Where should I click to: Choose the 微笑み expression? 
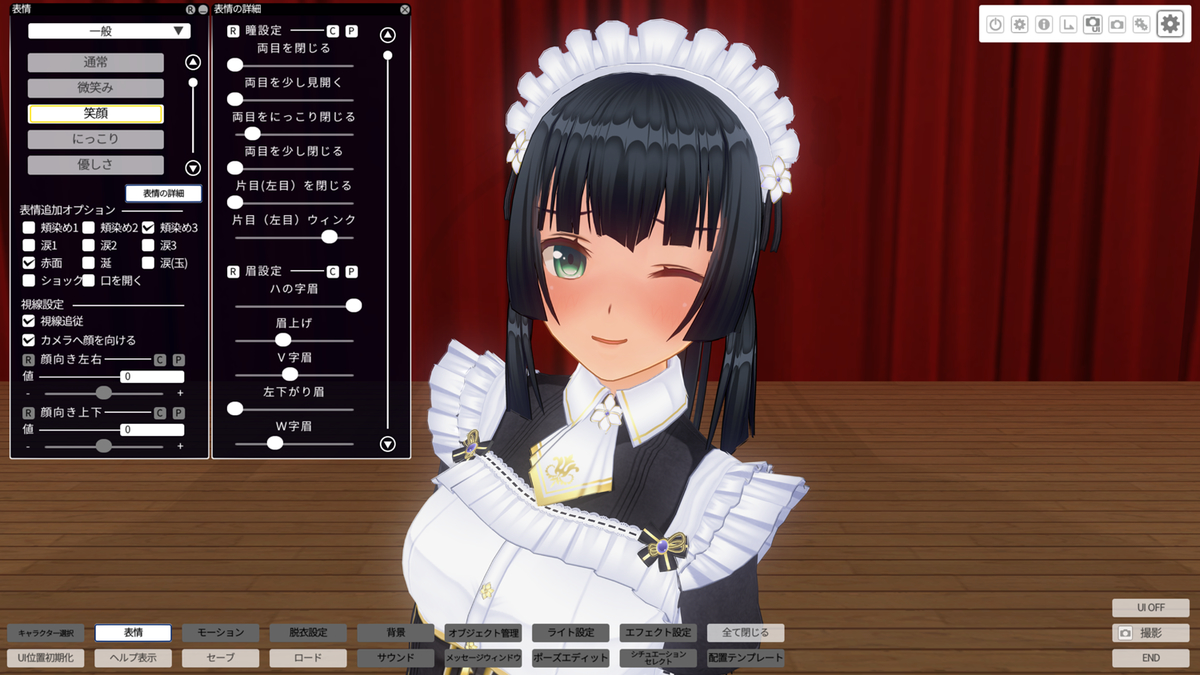pos(95,88)
